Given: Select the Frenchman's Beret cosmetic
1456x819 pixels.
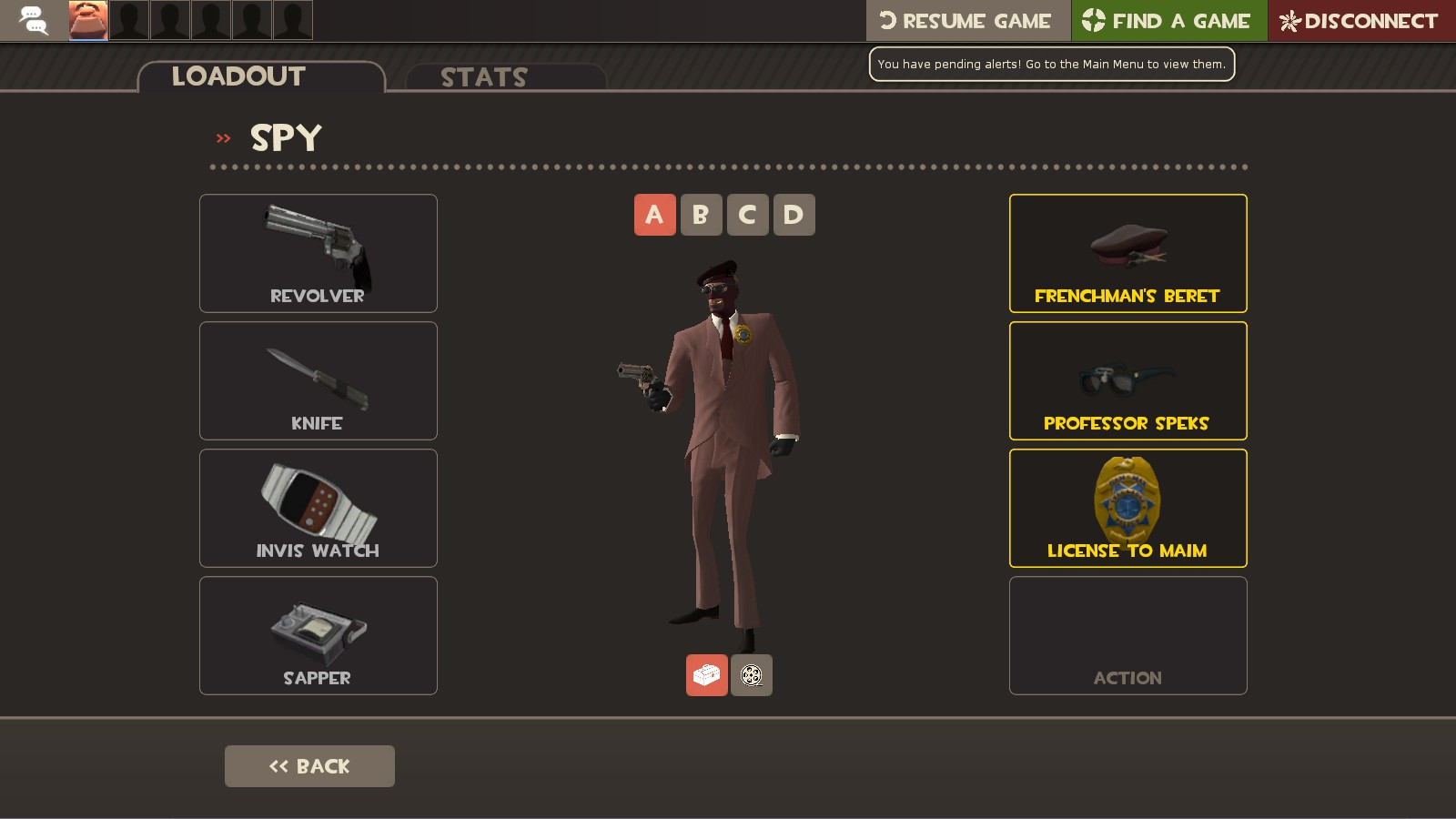Looking at the screenshot, I should pos(1127,253).
